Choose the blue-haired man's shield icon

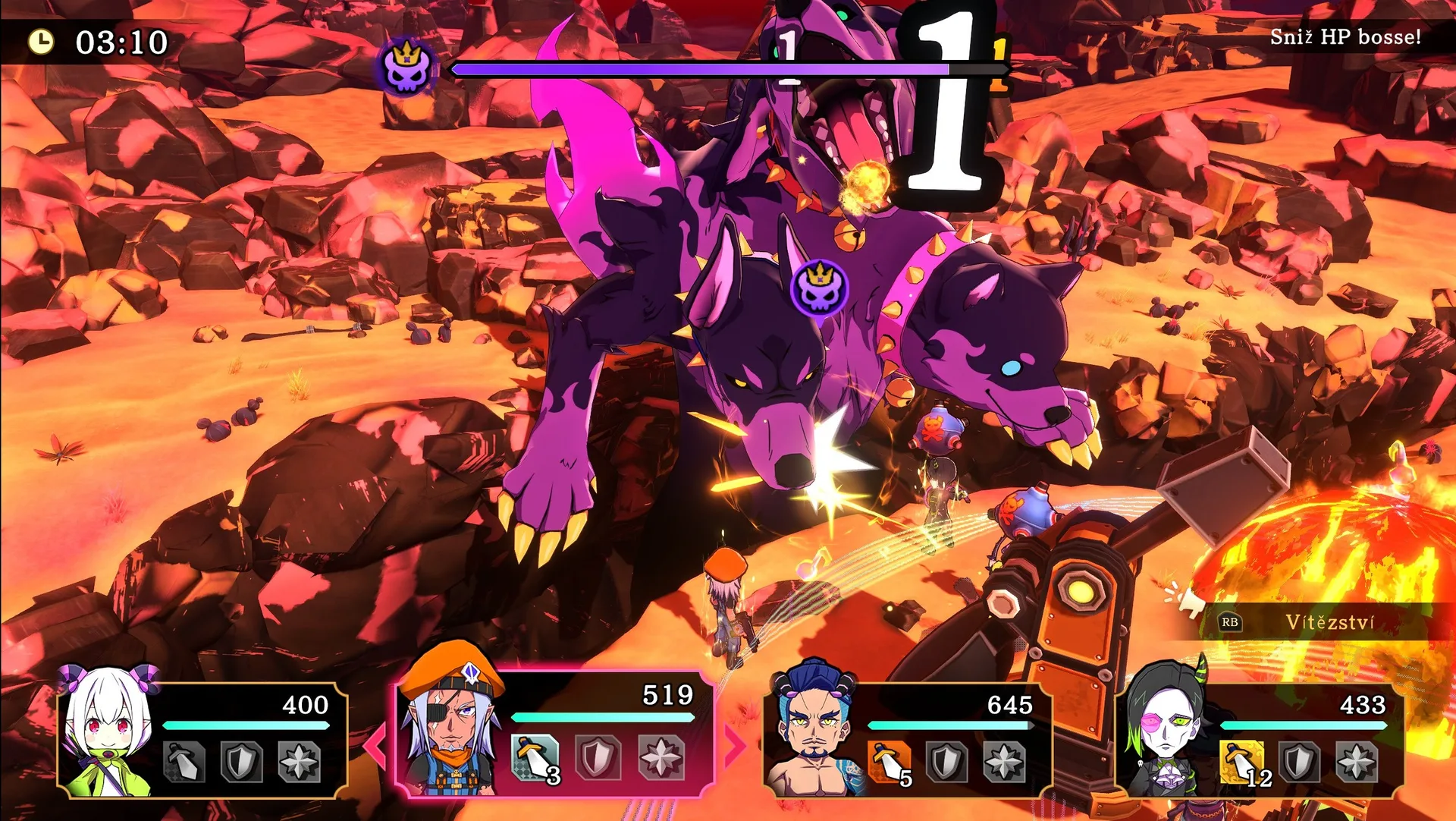click(x=947, y=762)
